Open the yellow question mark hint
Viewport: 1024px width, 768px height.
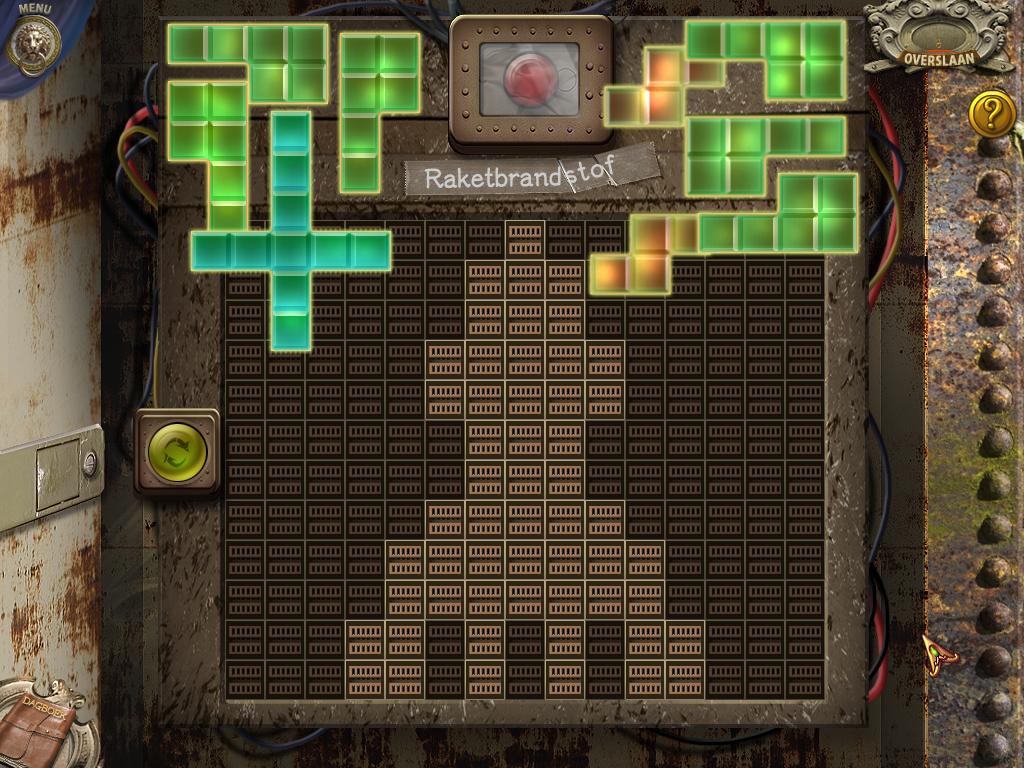[991, 113]
